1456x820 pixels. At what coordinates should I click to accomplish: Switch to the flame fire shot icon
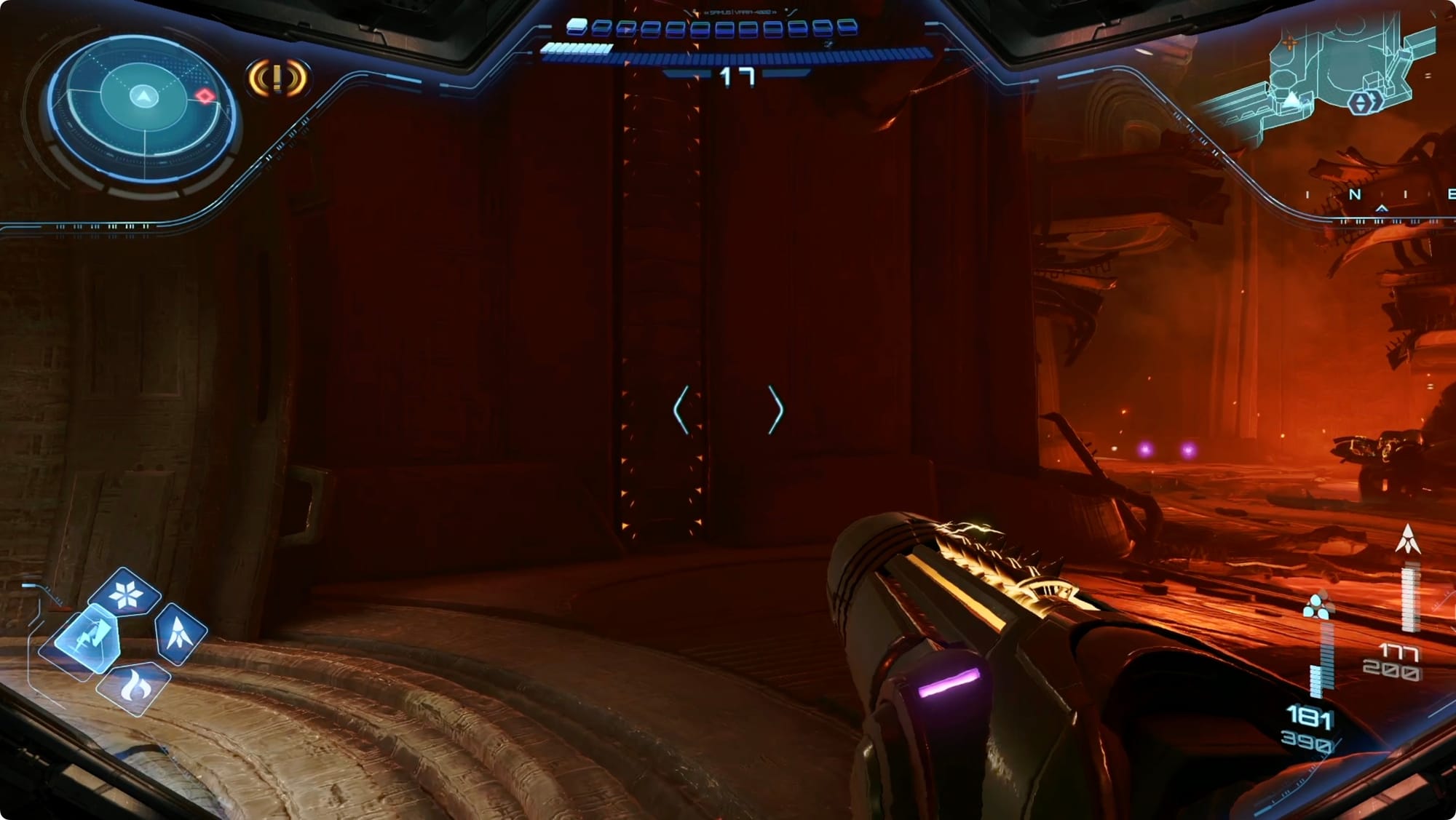tap(134, 686)
